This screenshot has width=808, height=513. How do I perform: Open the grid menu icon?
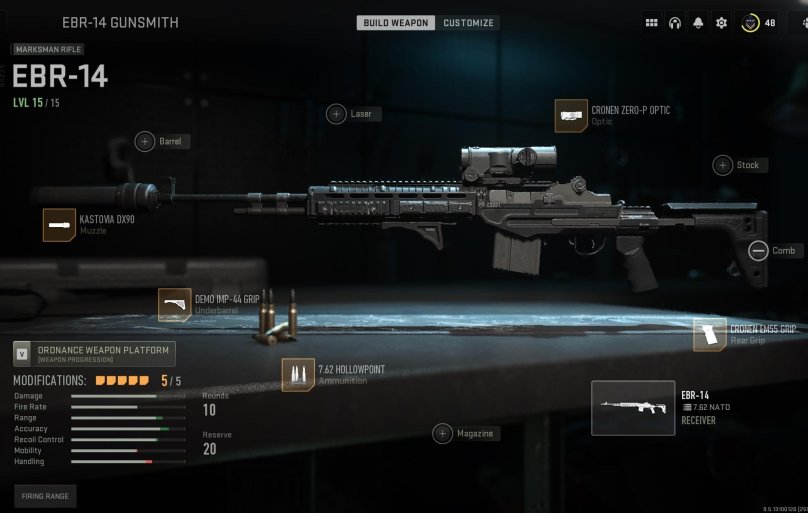651,23
